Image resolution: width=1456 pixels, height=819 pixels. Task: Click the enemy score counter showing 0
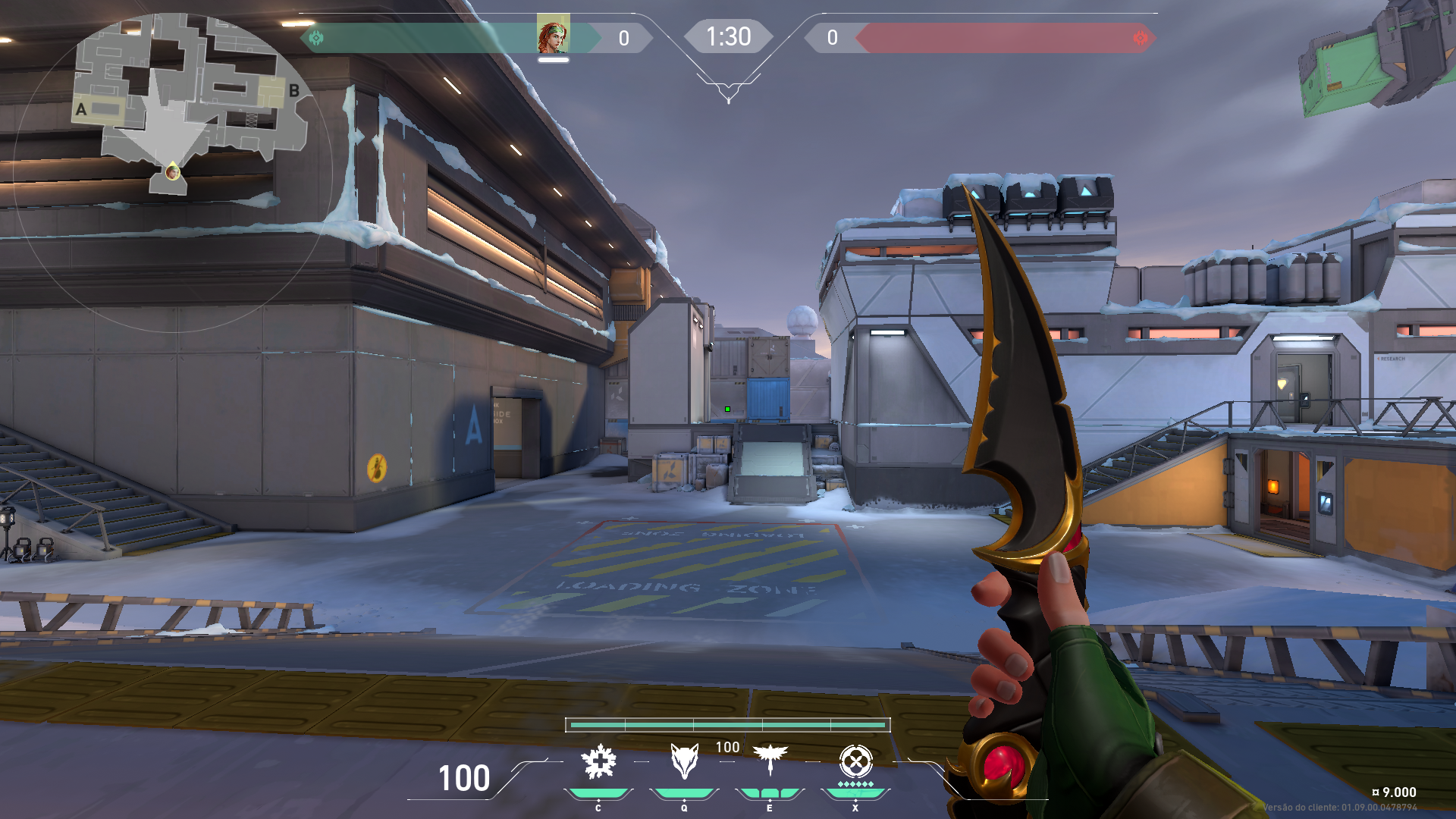[831, 36]
